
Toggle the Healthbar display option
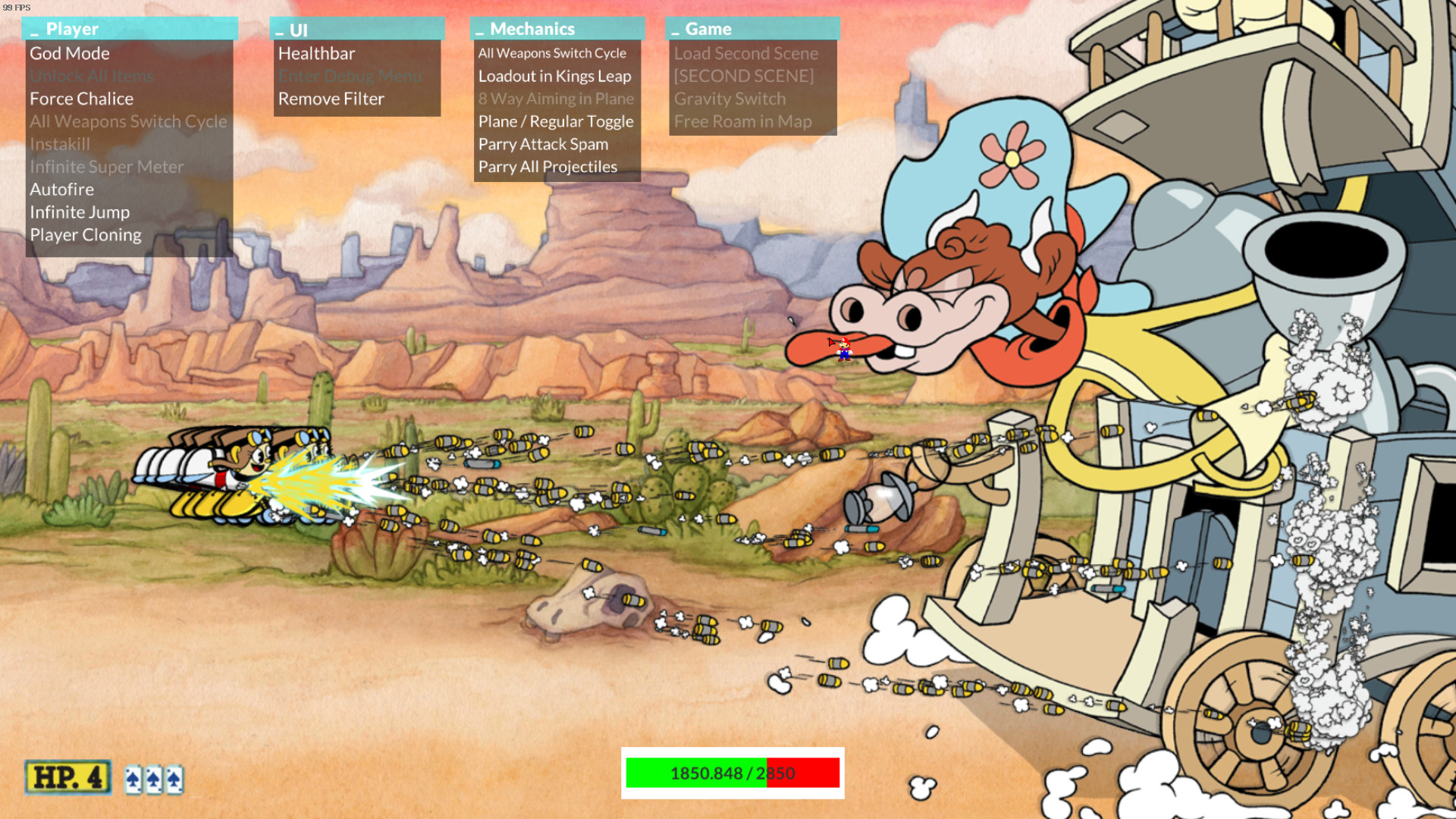[316, 54]
